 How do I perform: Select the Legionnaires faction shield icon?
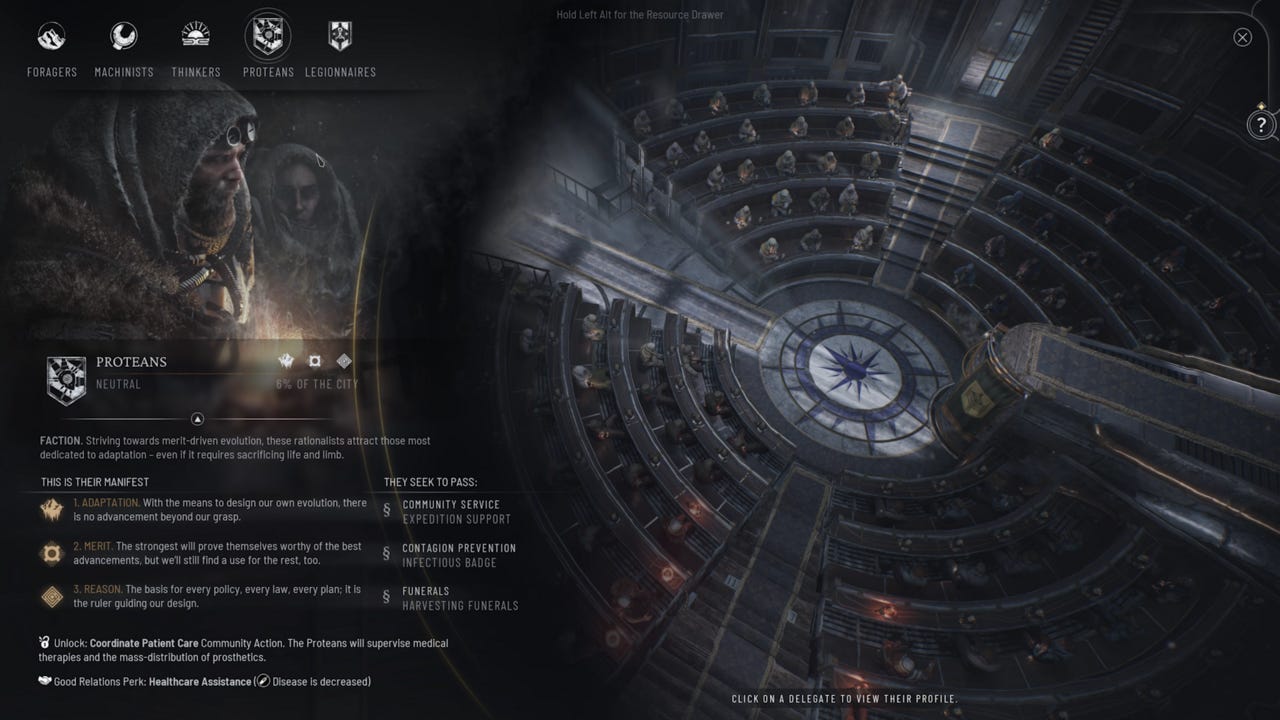click(340, 35)
